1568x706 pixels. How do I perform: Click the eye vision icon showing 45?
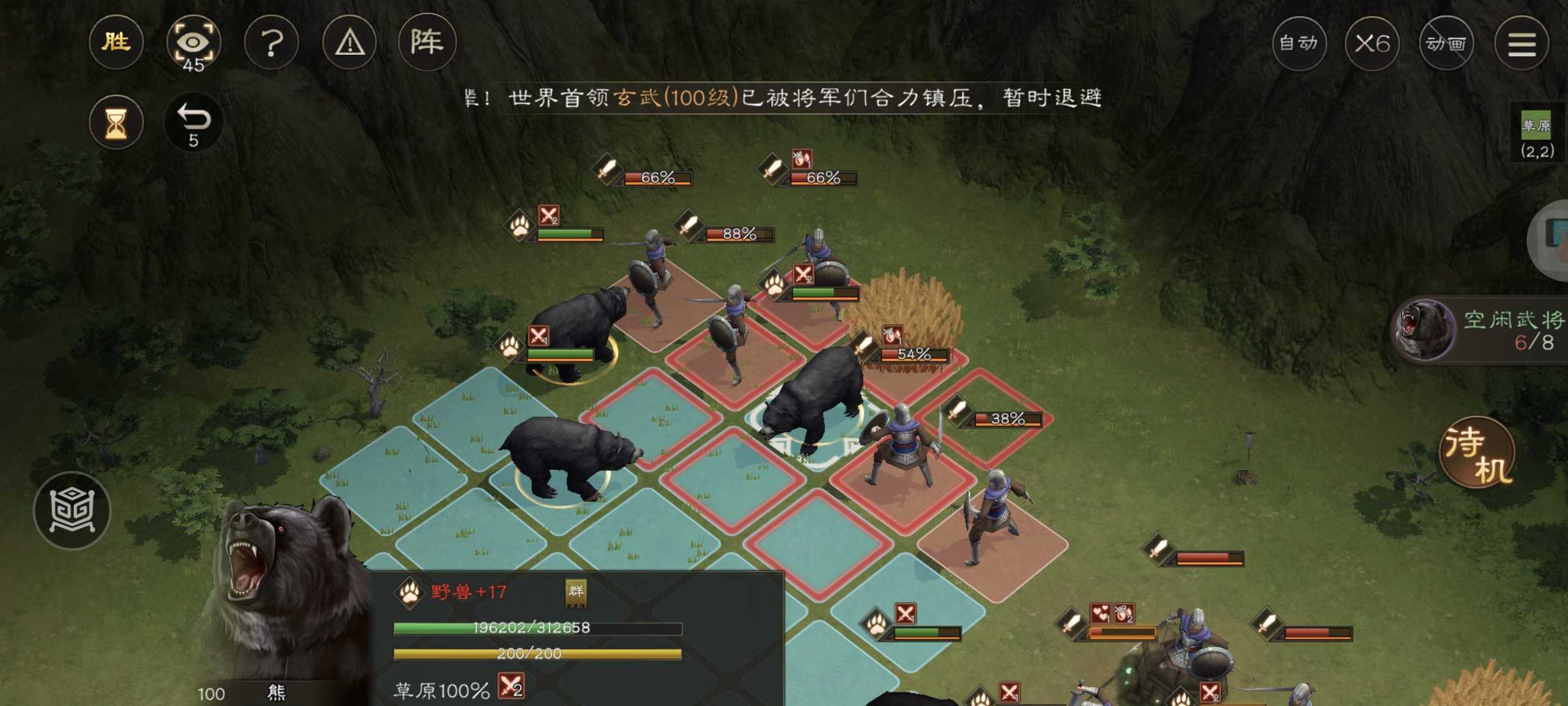click(194, 42)
